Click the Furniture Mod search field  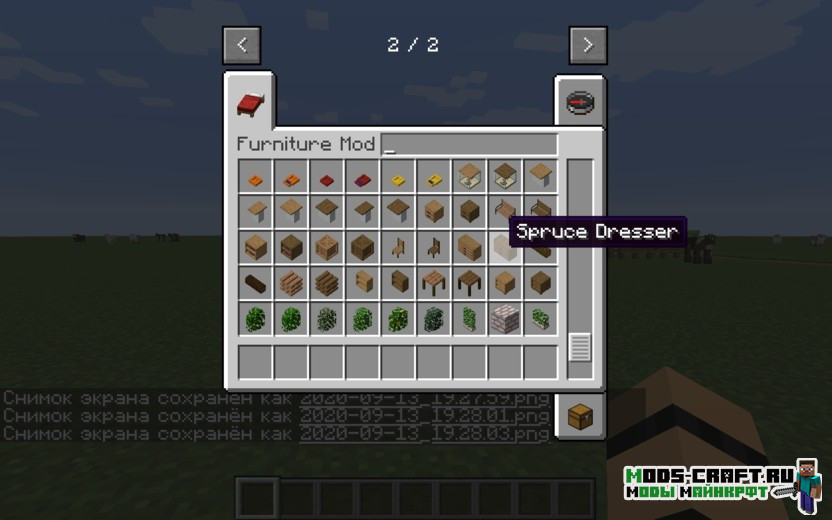click(468, 144)
